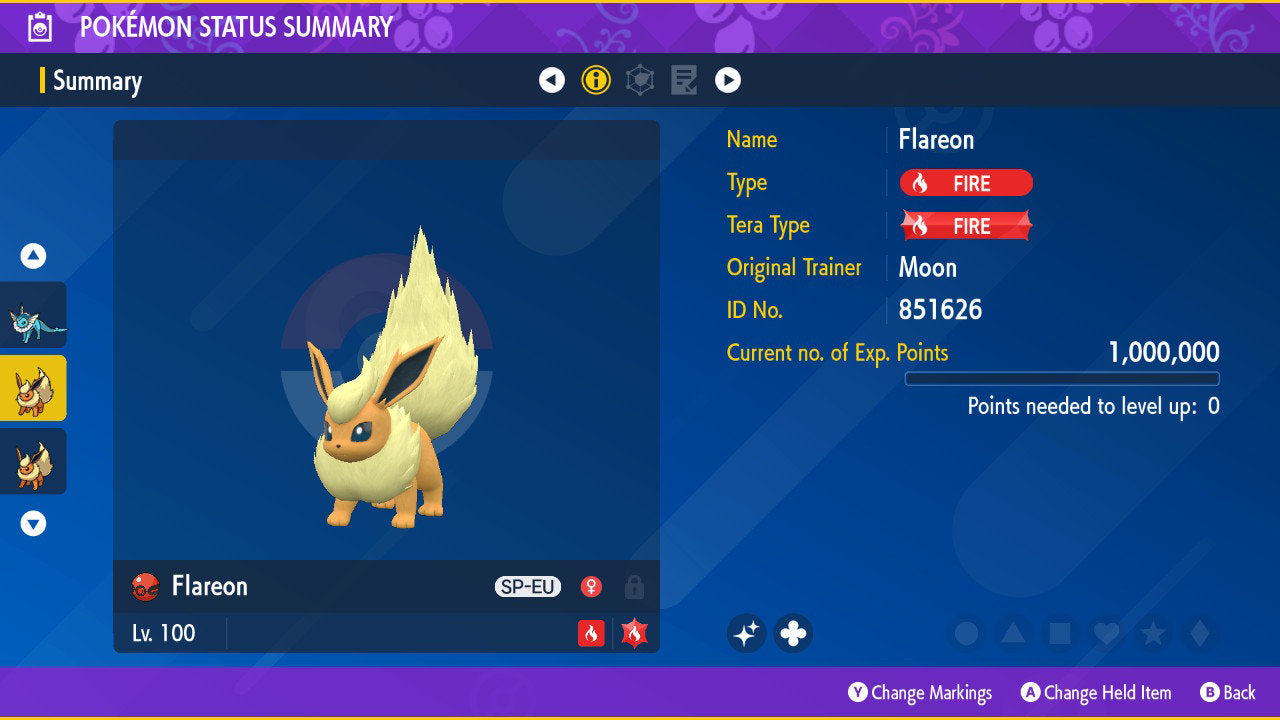Choose Change Held Item

point(1095,692)
